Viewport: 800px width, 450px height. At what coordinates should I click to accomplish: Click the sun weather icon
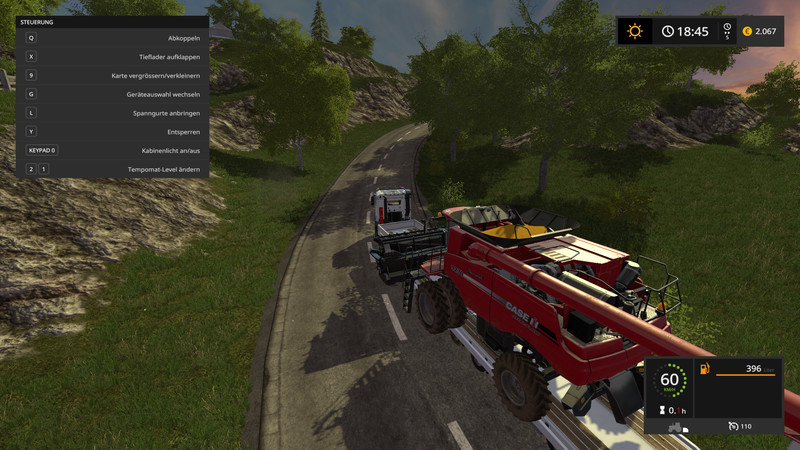pos(634,31)
